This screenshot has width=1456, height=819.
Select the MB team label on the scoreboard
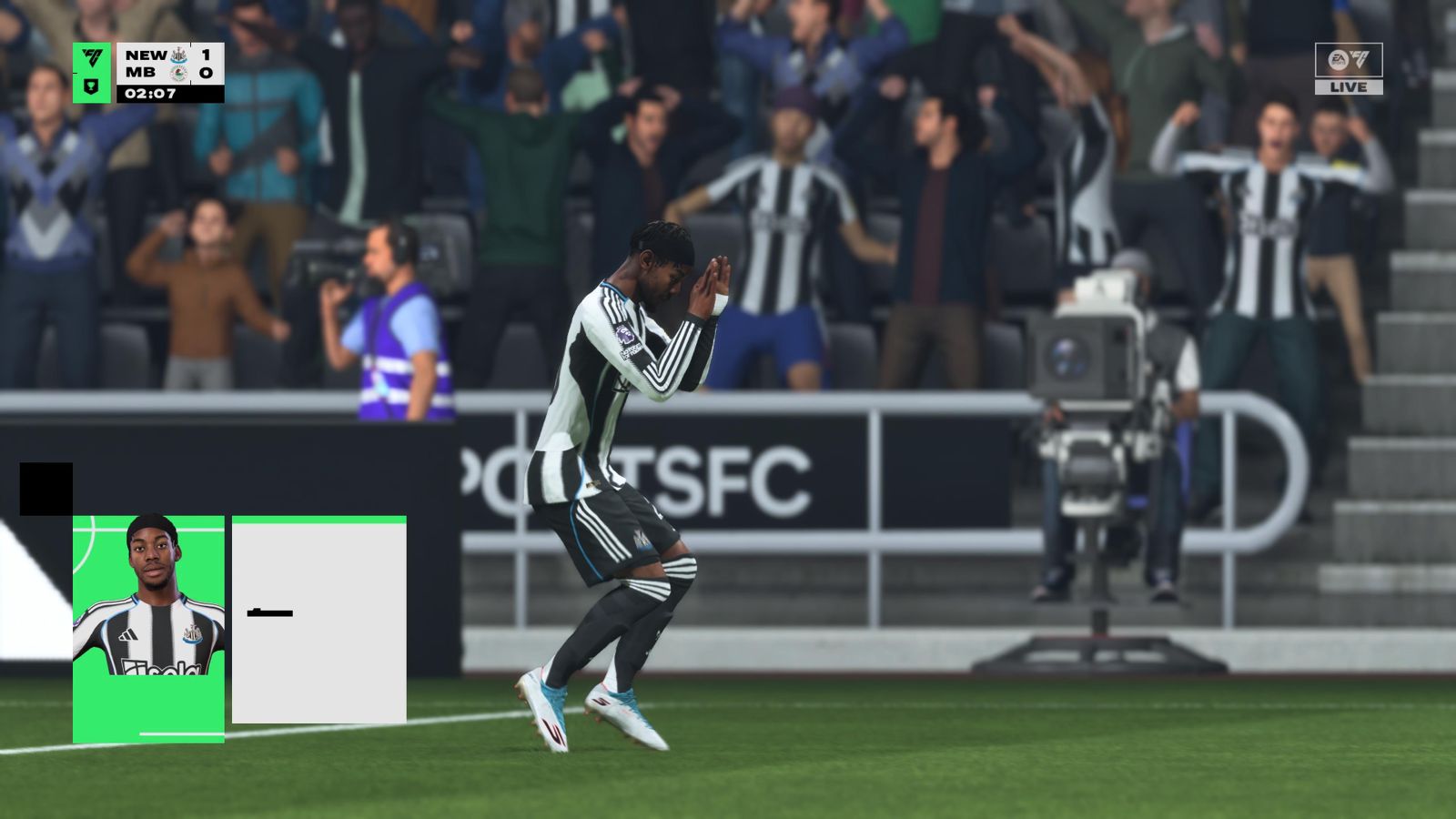point(139,74)
